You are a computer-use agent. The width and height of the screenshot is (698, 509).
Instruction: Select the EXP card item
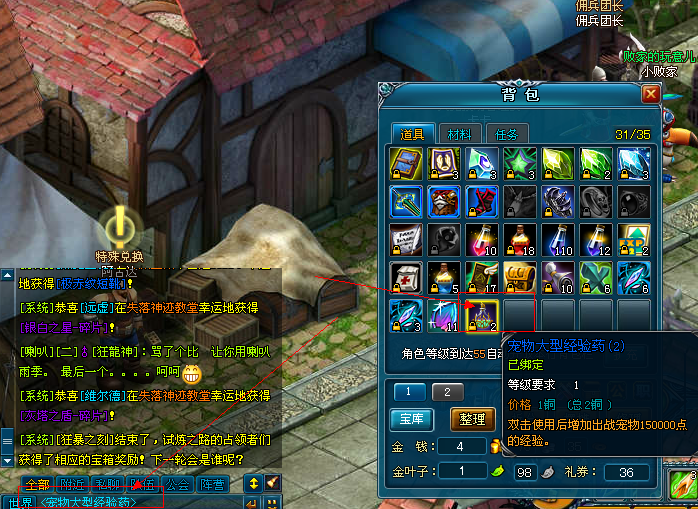[x=634, y=238]
